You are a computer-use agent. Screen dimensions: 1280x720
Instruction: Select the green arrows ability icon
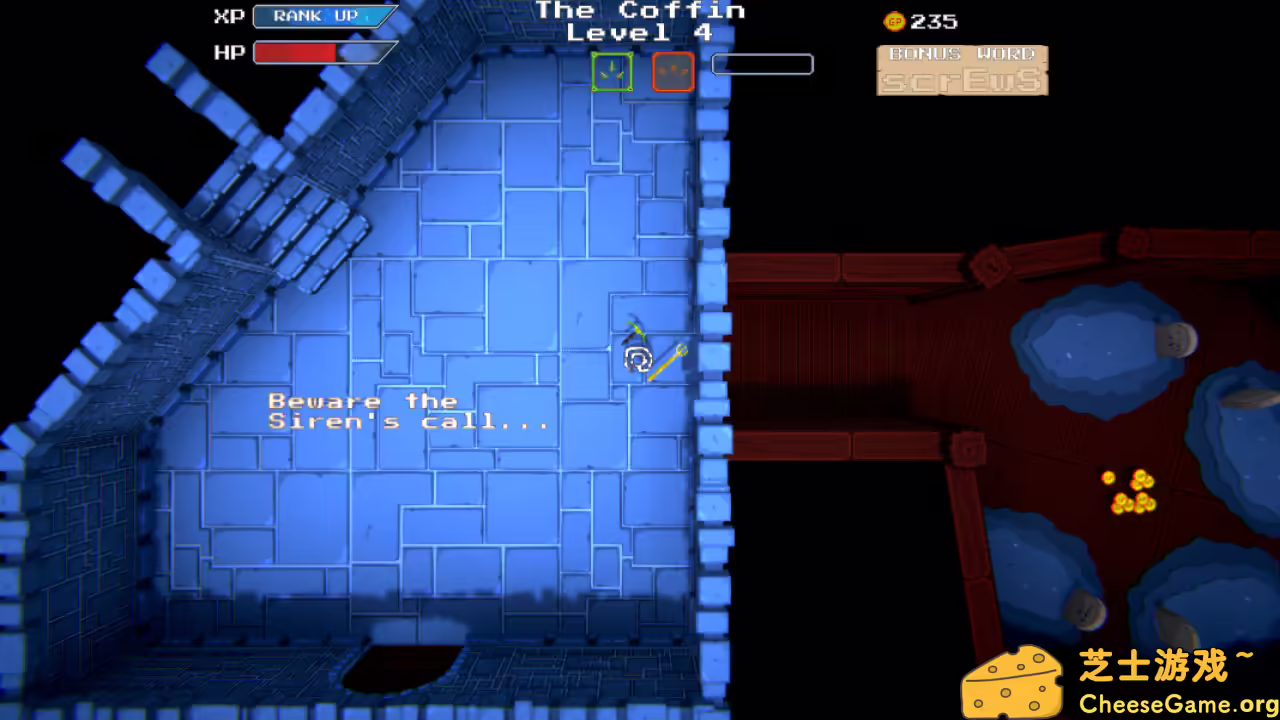point(612,70)
